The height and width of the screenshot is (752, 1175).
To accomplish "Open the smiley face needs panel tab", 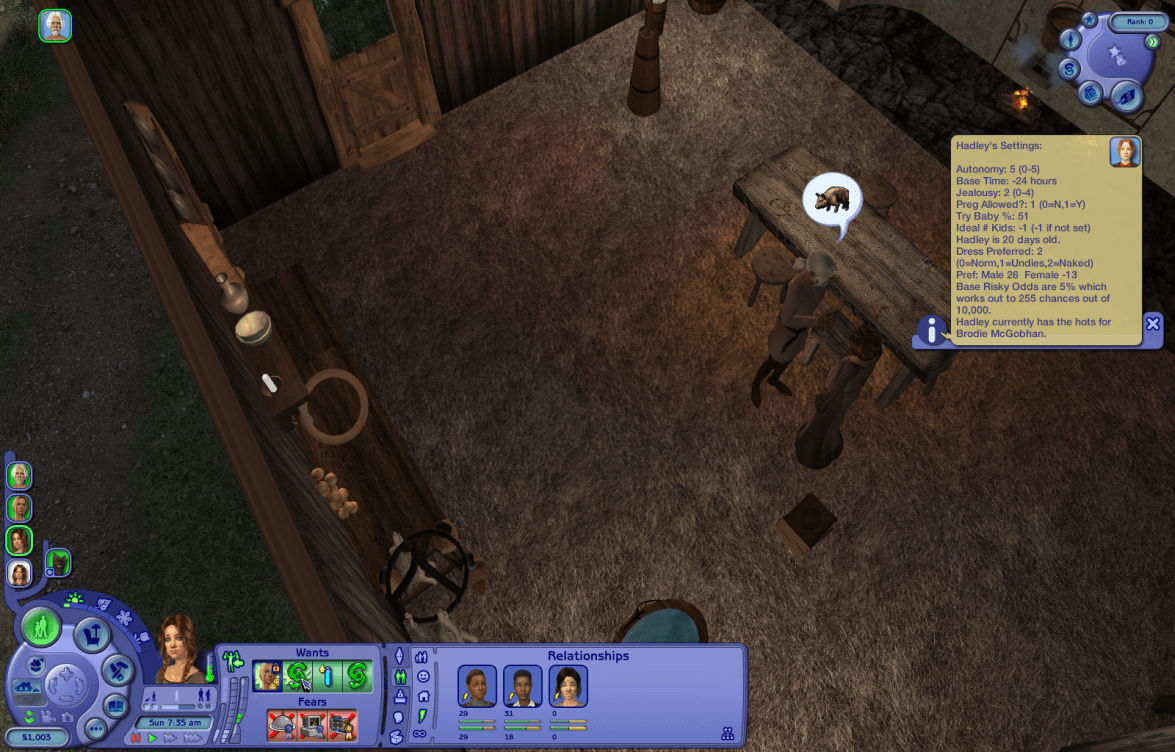I will click(x=422, y=676).
